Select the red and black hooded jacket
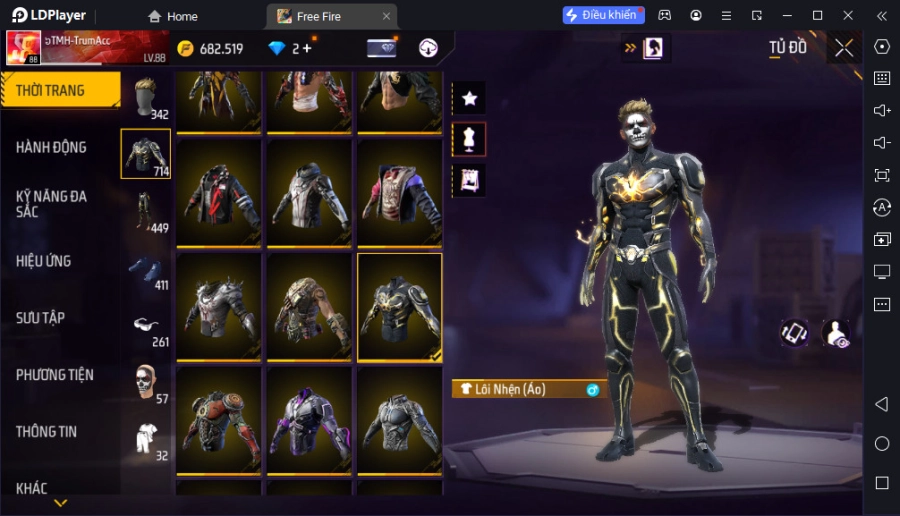The height and width of the screenshot is (516, 900). pyautogui.click(x=219, y=193)
